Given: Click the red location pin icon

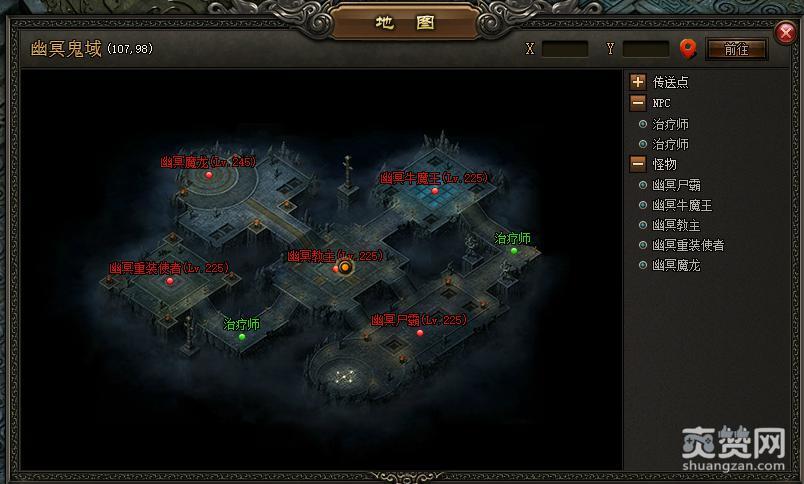Looking at the screenshot, I should pos(688,48).
